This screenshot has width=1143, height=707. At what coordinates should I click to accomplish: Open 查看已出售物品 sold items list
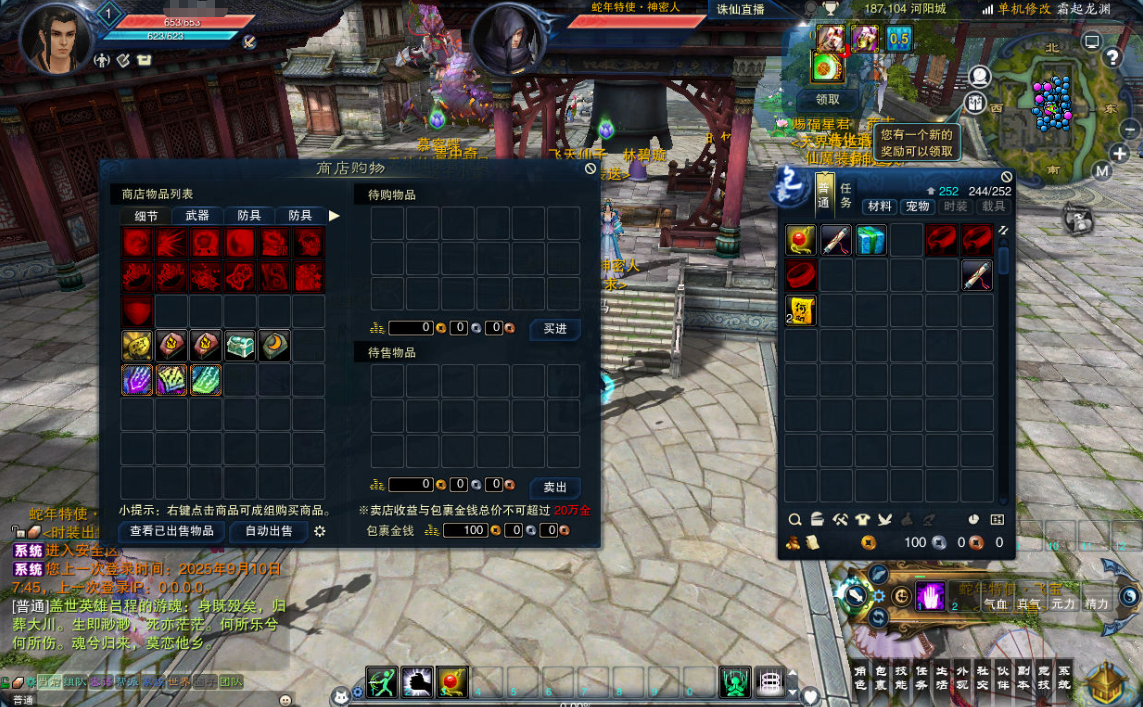click(x=171, y=531)
